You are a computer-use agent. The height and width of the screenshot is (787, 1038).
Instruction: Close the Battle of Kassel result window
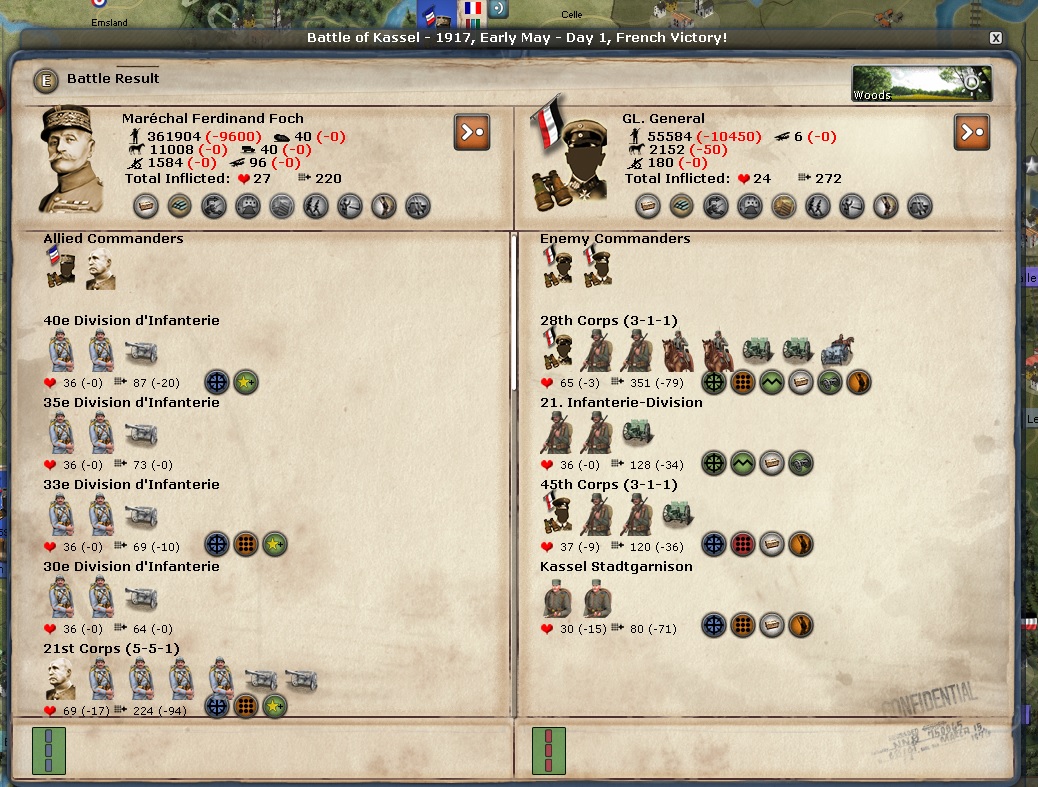(995, 38)
